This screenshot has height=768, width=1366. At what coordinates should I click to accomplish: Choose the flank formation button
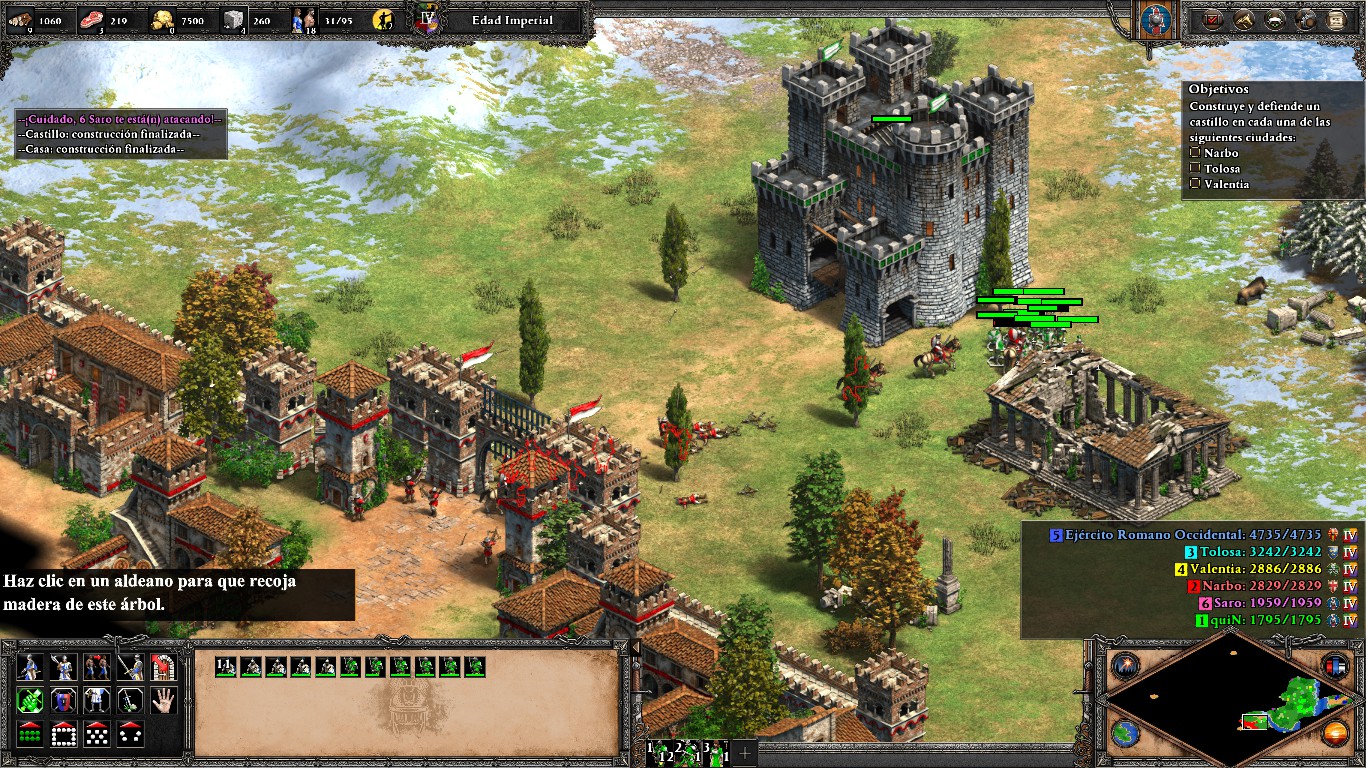coord(130,733)
